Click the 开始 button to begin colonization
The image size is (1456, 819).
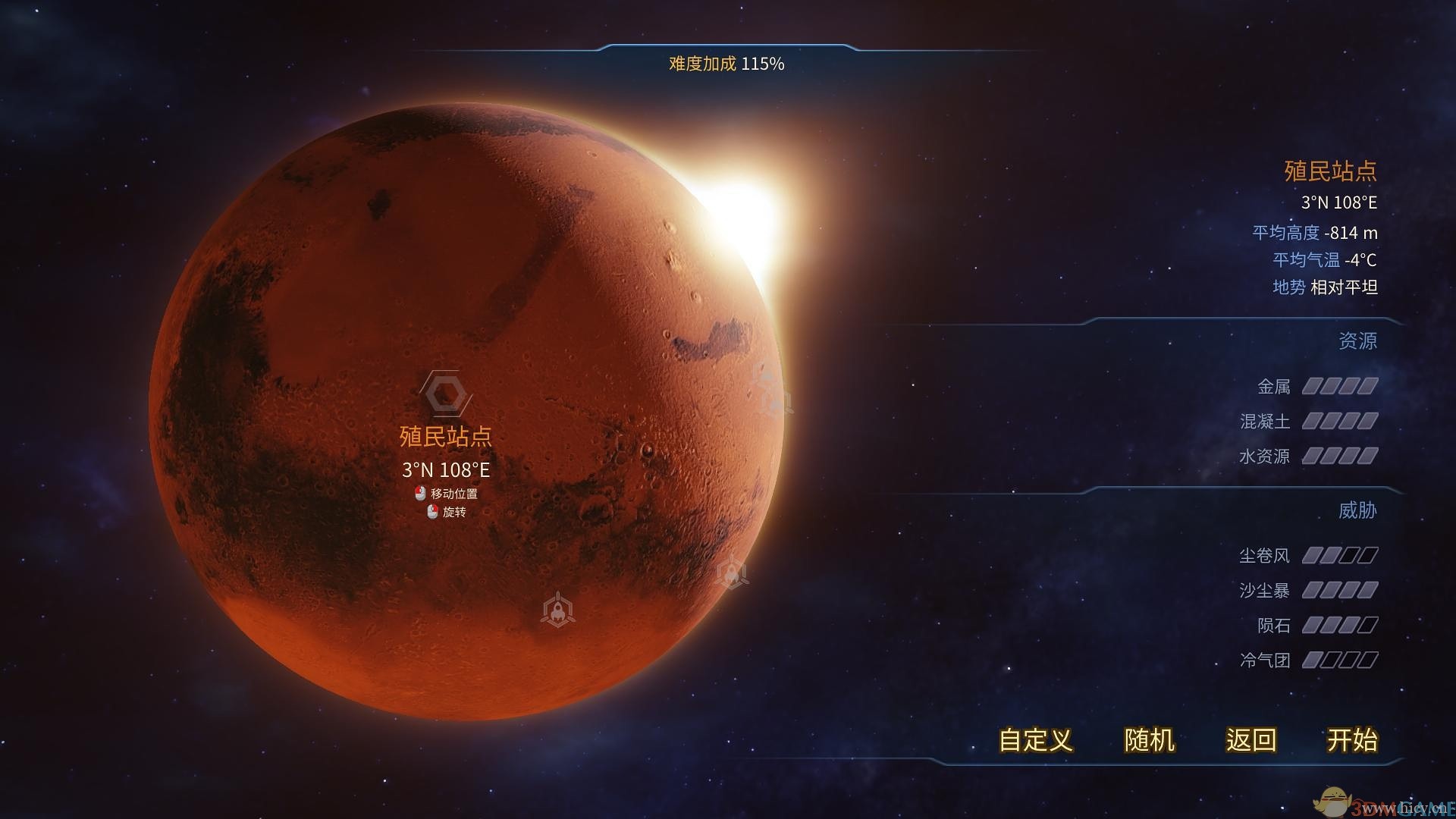pos(1353,741)
